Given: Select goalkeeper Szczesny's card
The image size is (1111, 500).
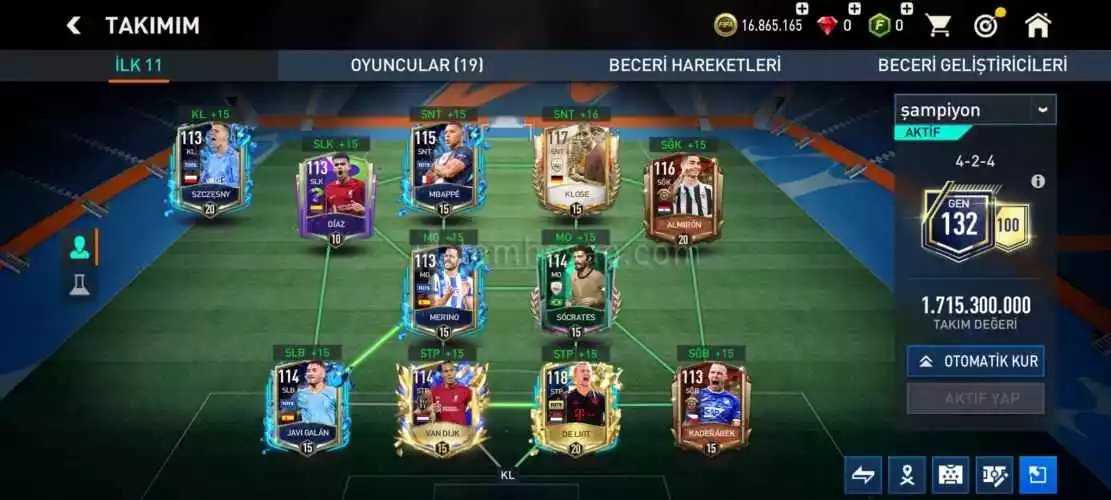Looking at the screenshot, I should point(210,168).
